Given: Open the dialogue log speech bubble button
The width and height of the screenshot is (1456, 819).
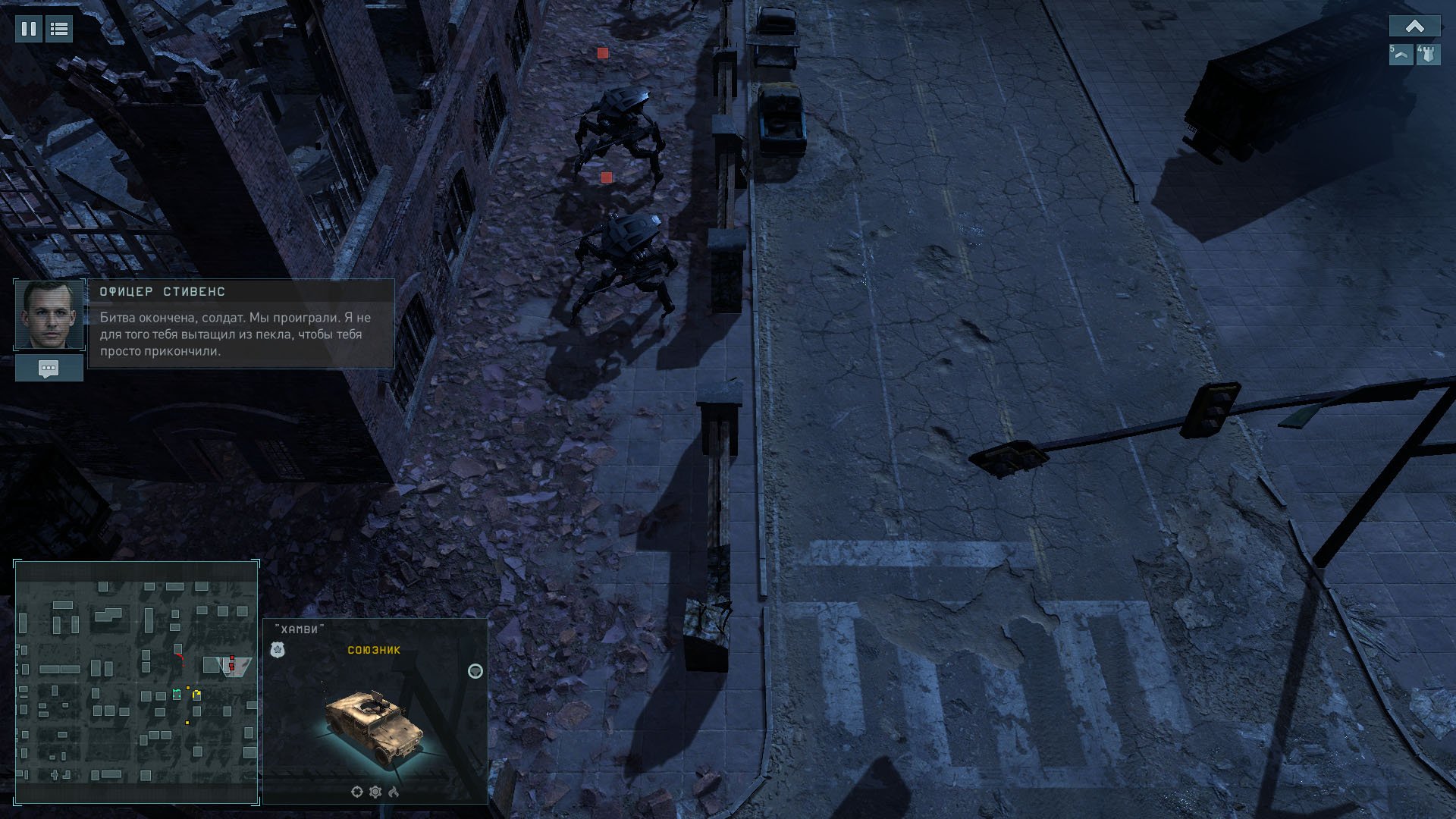Looking at the screenshot, I should (49, 369).
